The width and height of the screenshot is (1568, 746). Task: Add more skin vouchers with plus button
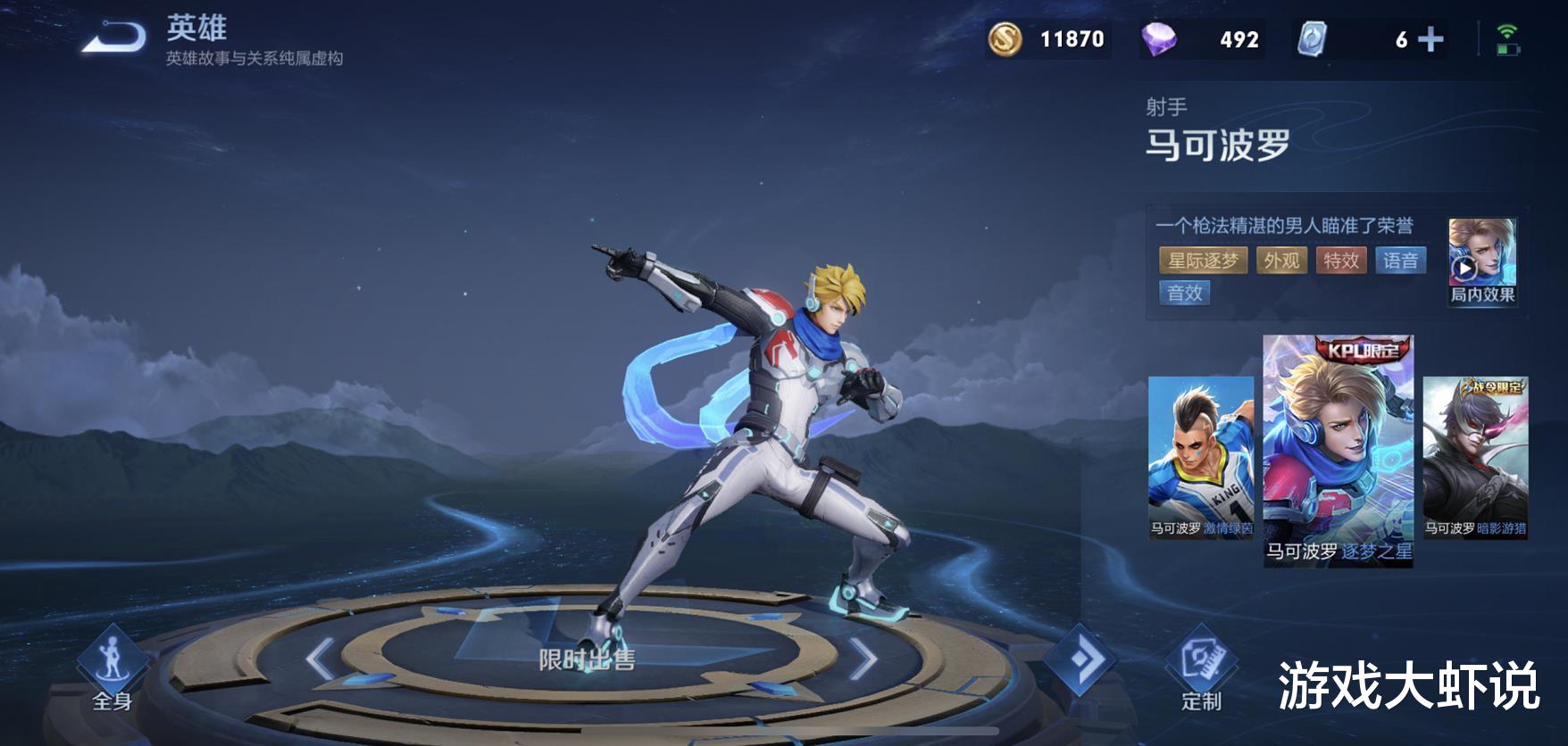click(1430, 39)
